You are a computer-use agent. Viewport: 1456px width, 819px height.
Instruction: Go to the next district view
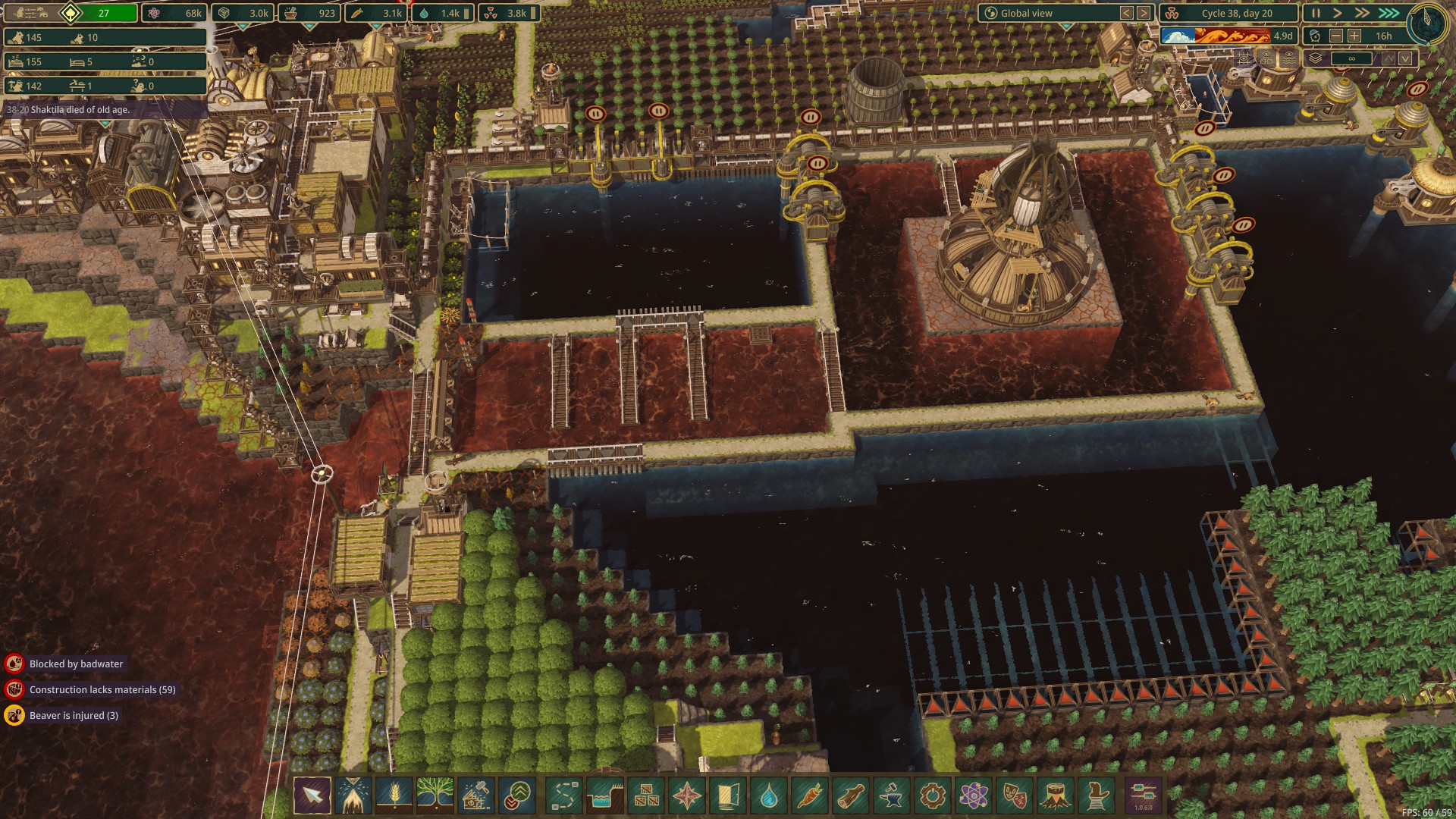pyautogui.click(x=1144, y=13)
